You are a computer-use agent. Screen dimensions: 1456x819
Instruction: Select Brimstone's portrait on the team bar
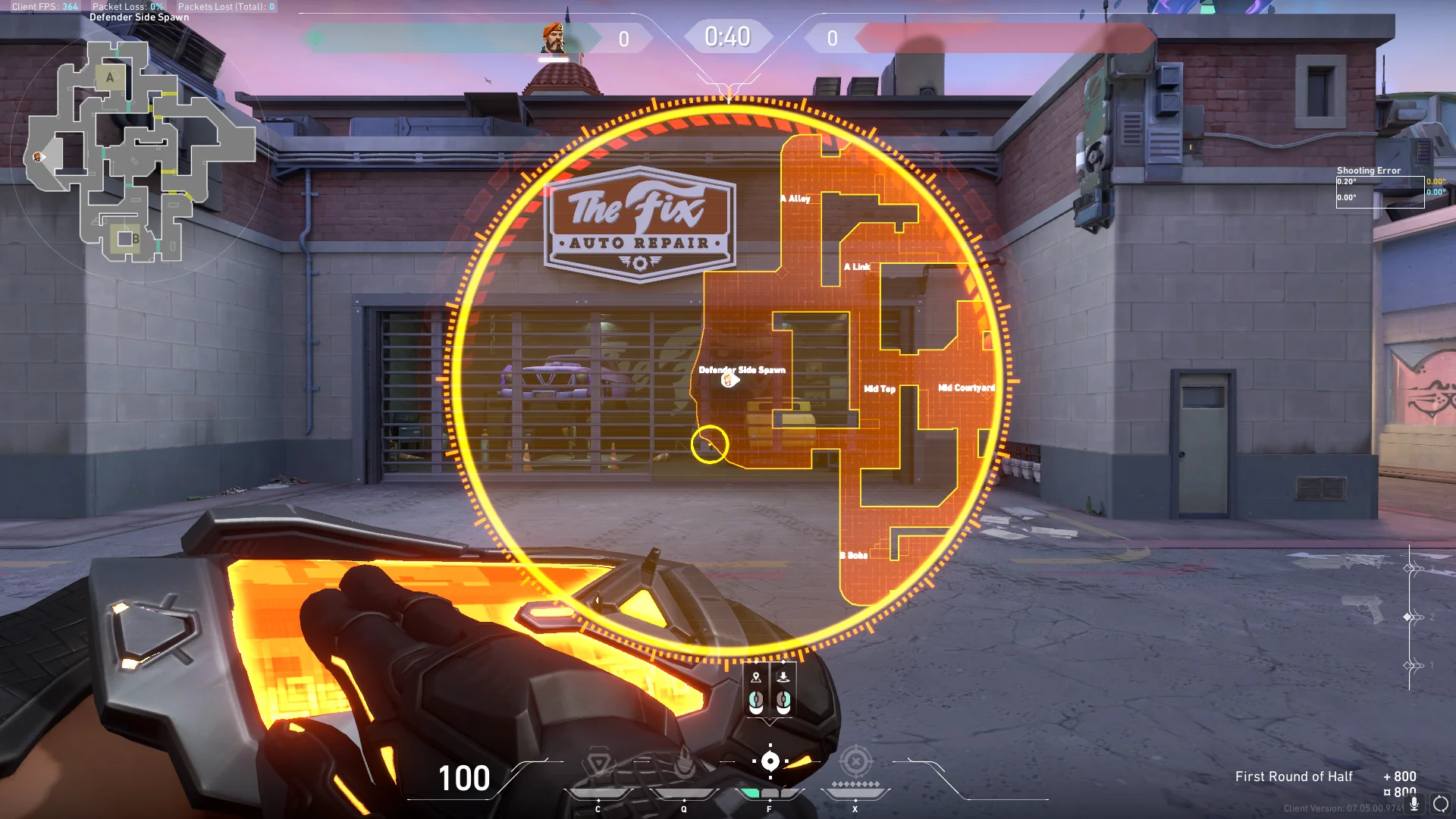(x=554, y=39)
